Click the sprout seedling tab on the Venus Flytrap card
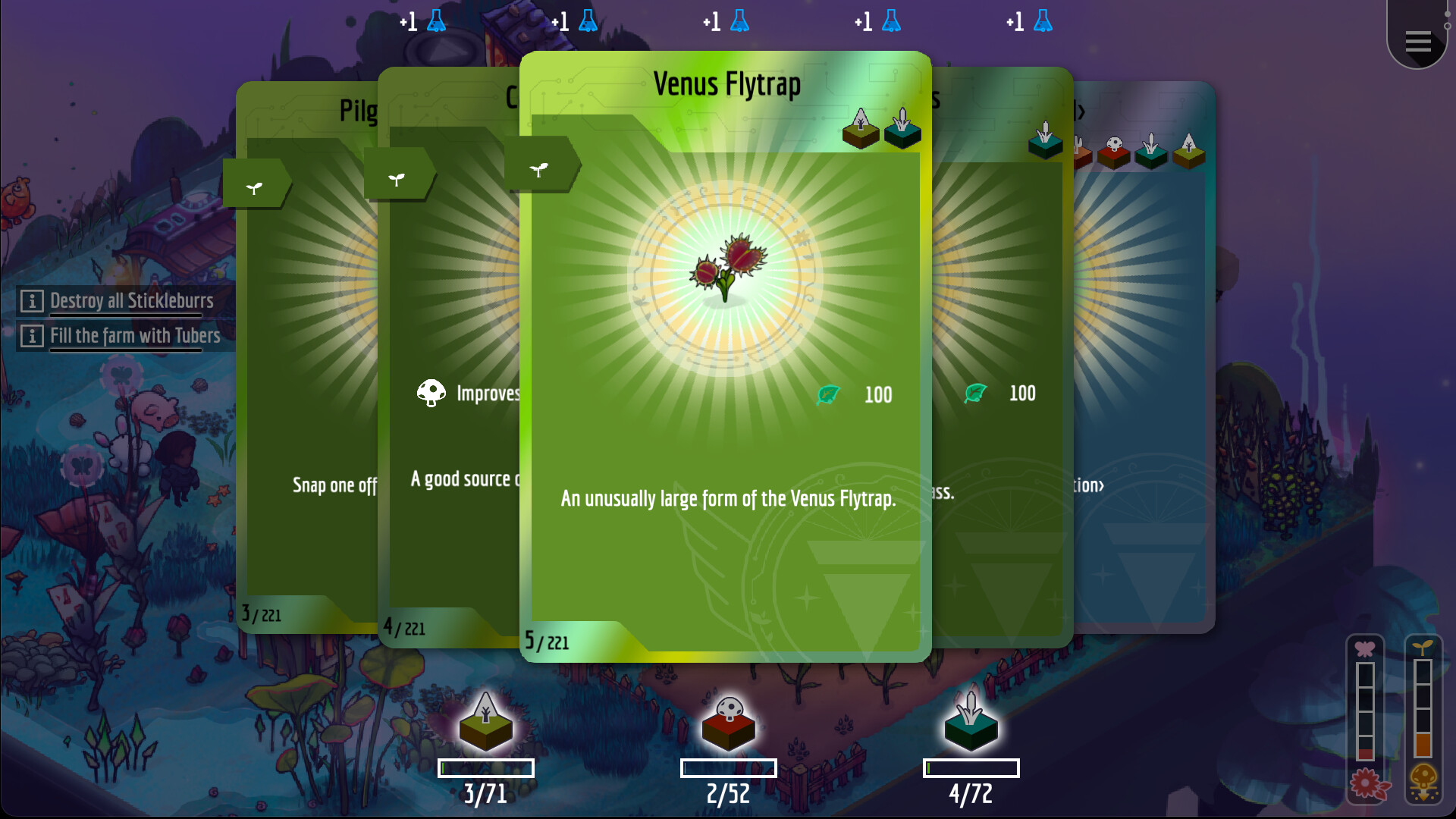The image size is (1456, 819). tap(539, 168)
